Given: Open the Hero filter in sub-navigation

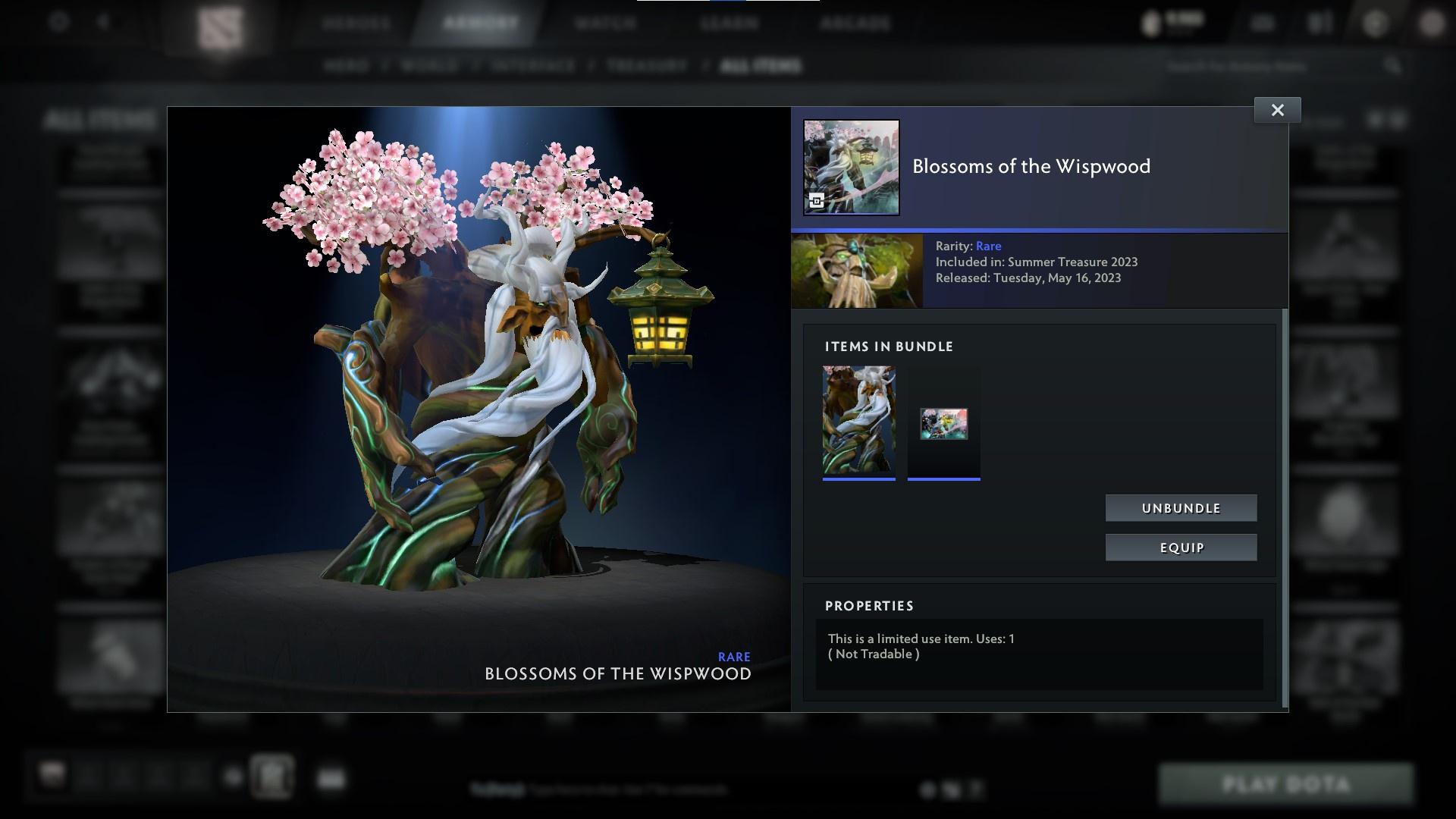Looking at the screenshot, I should (348, 65).
